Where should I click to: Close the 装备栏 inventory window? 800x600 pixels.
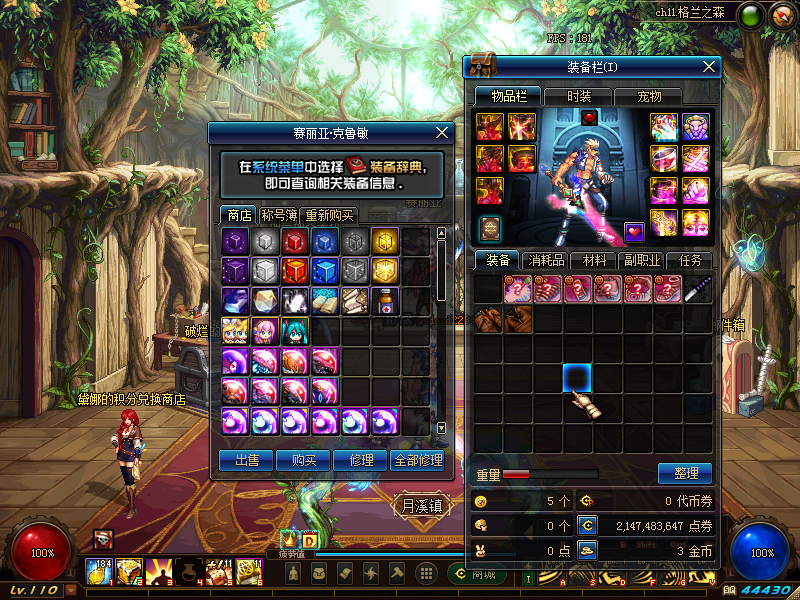710,66
